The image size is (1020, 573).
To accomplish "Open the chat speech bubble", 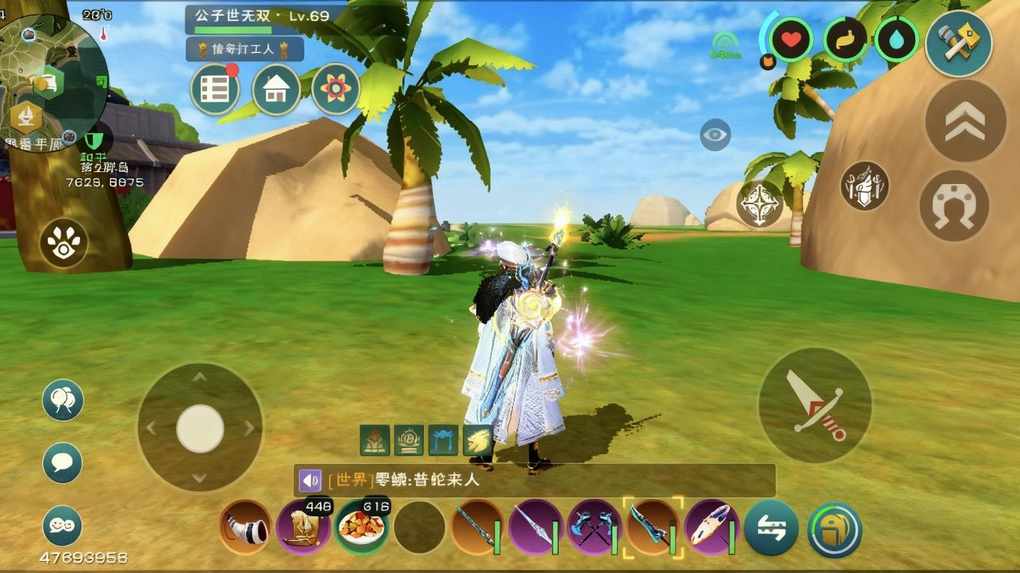I will (x=63, y=463).
